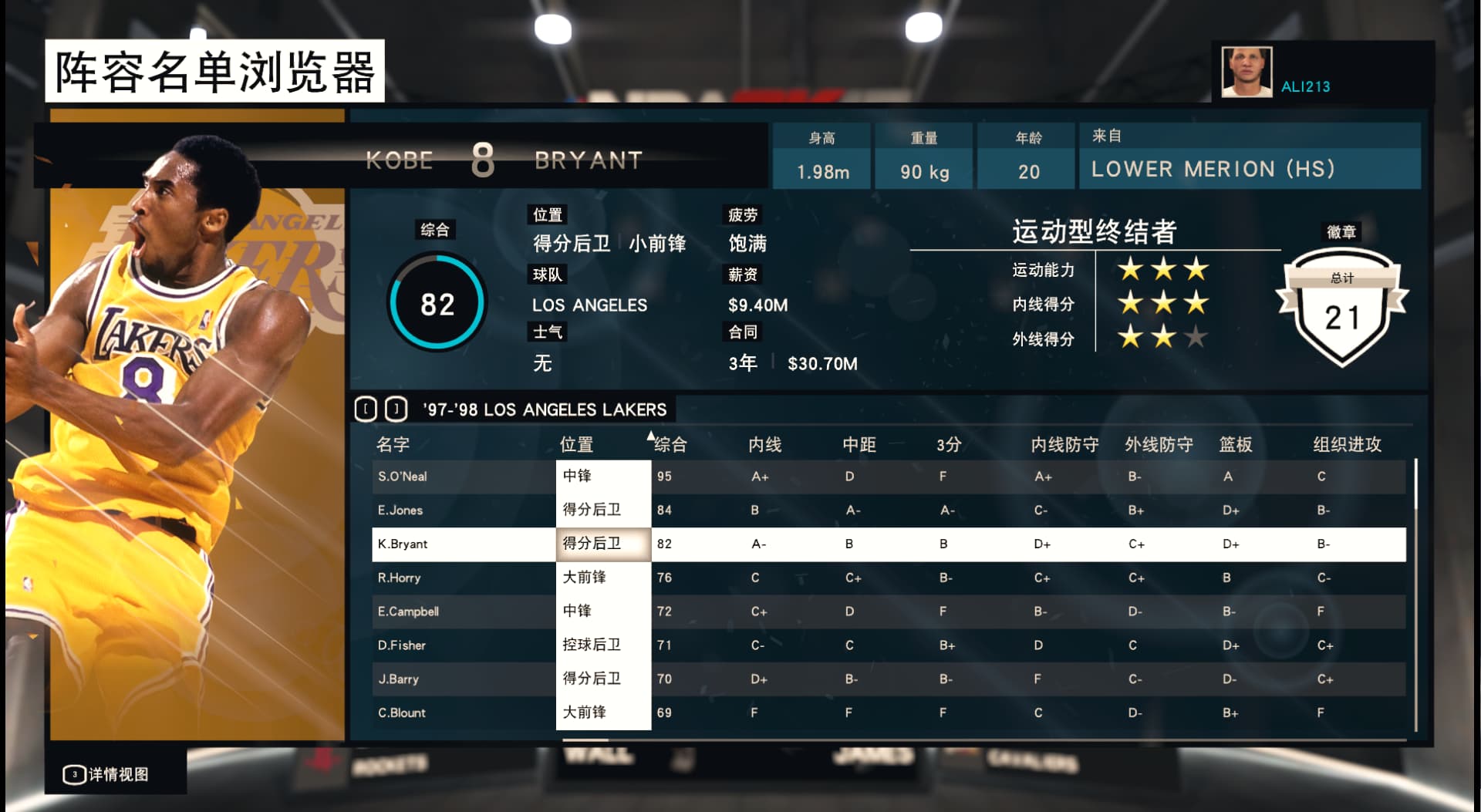Screen dimensions: 1481x812
Task: Sort by 内线防守 interior defense column
Action: point(1064,444)
